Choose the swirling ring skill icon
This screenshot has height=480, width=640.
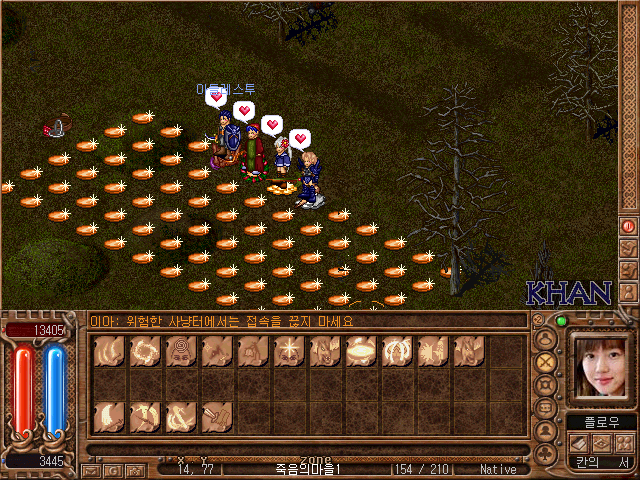145,351
